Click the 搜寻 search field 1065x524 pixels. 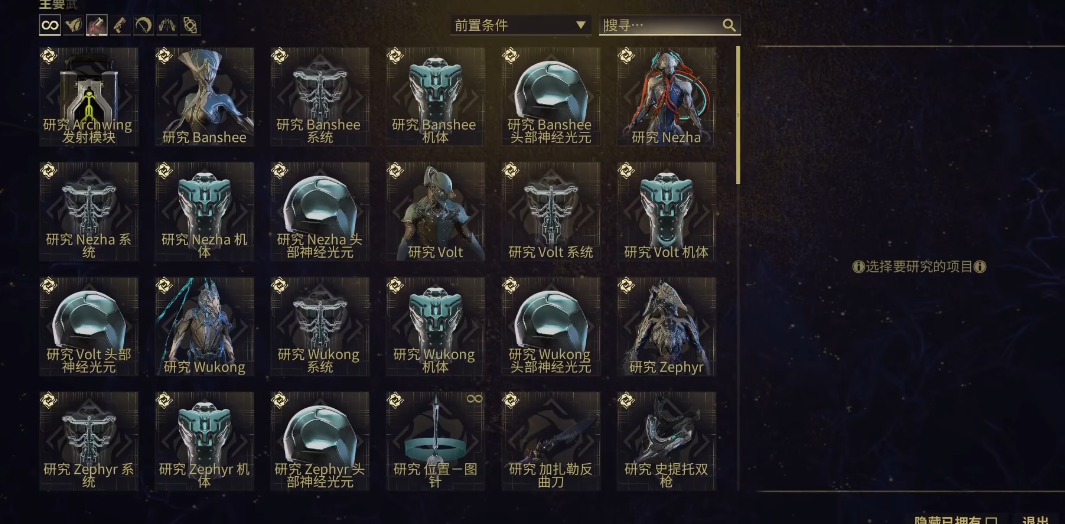pyautogui.click(x=660, y=25)
